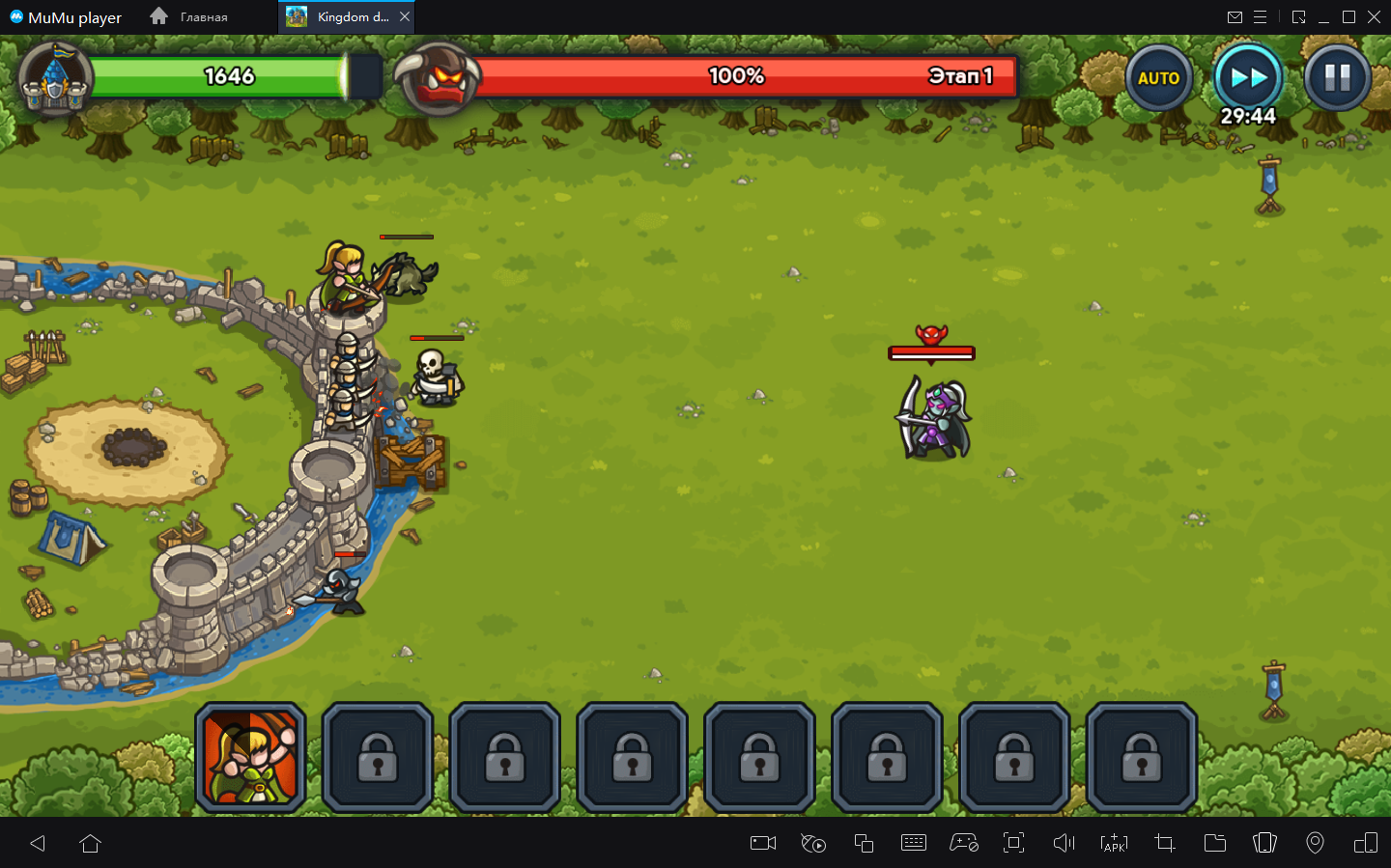The height and width of the screenshot is (868, 1391).
Task: Install an APK via the toolbar
Action: click(1114, 843)
